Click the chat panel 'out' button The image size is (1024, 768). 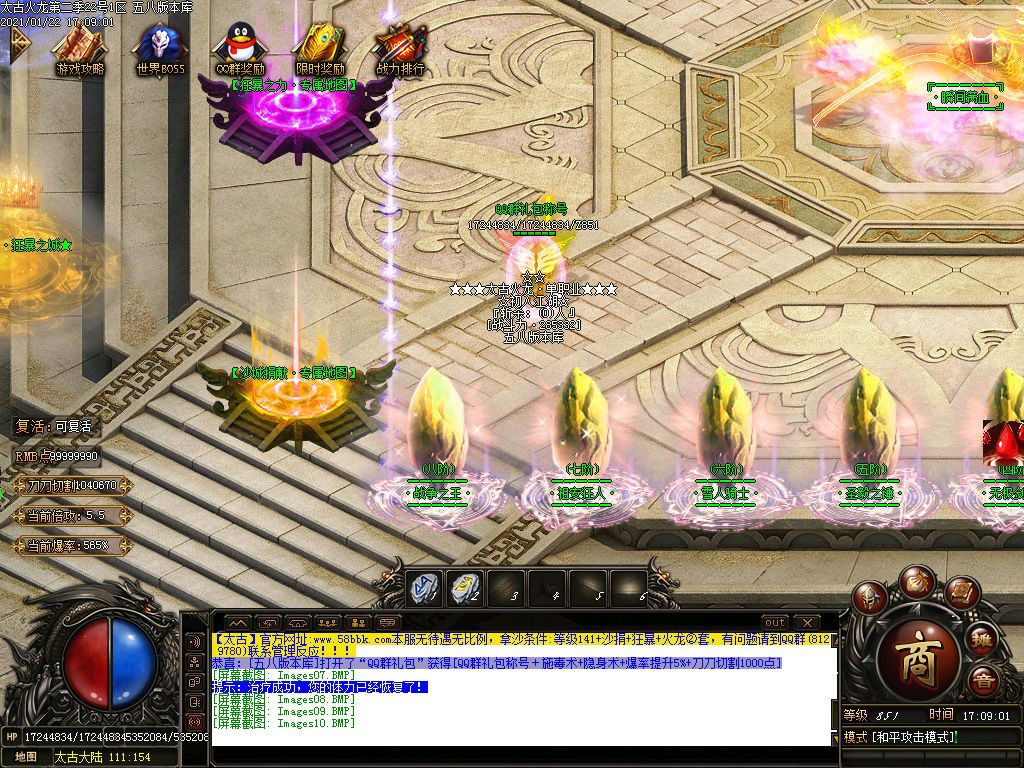[774, 622]
